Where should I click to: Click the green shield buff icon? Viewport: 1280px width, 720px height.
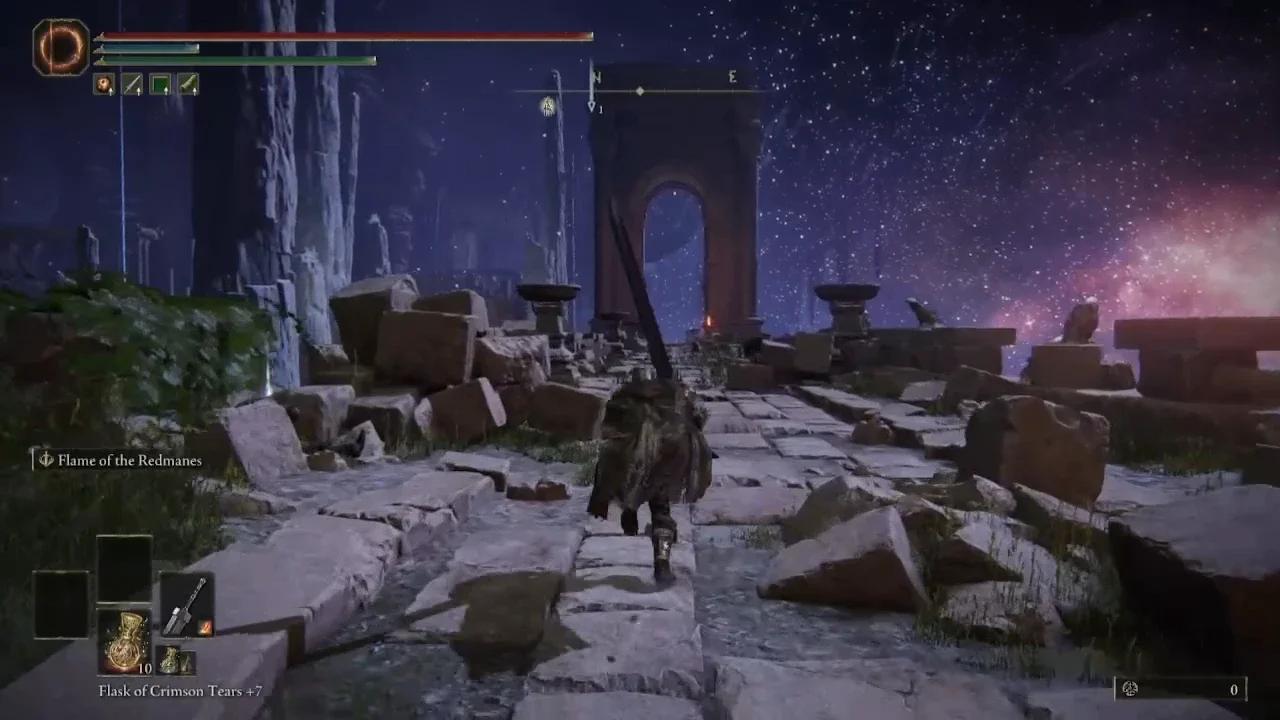coord(161,85)
